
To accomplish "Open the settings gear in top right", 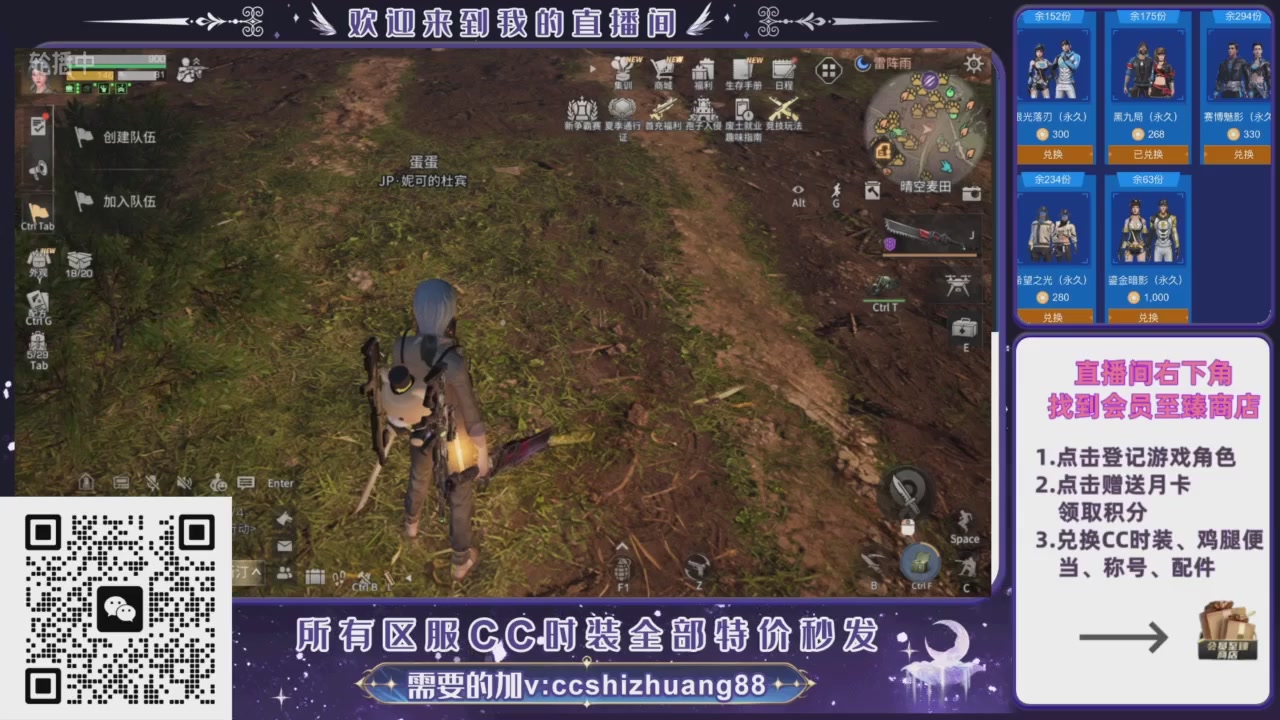I will (974, 64).
